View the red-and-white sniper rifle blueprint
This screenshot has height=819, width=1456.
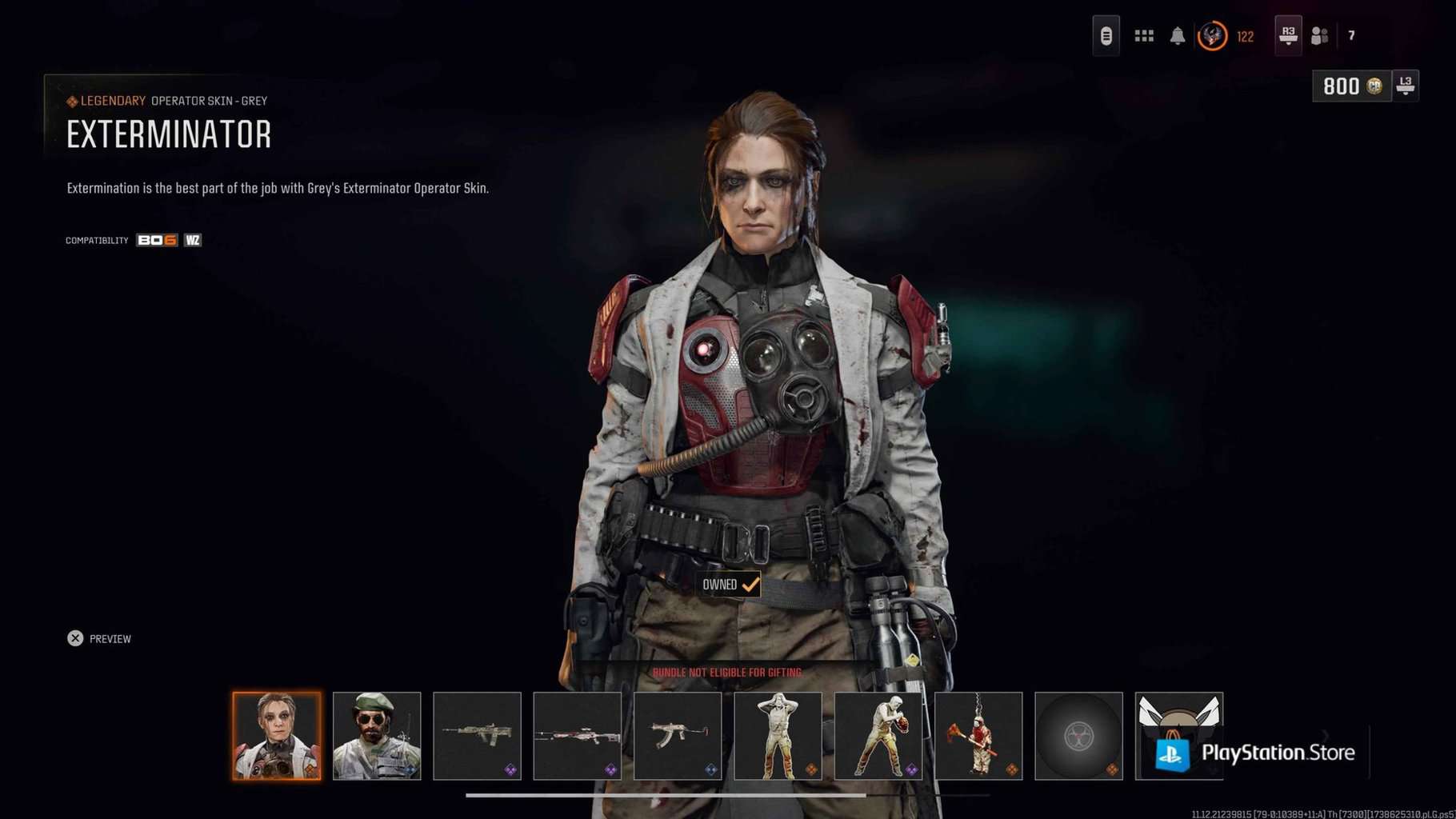click(577, 736)
